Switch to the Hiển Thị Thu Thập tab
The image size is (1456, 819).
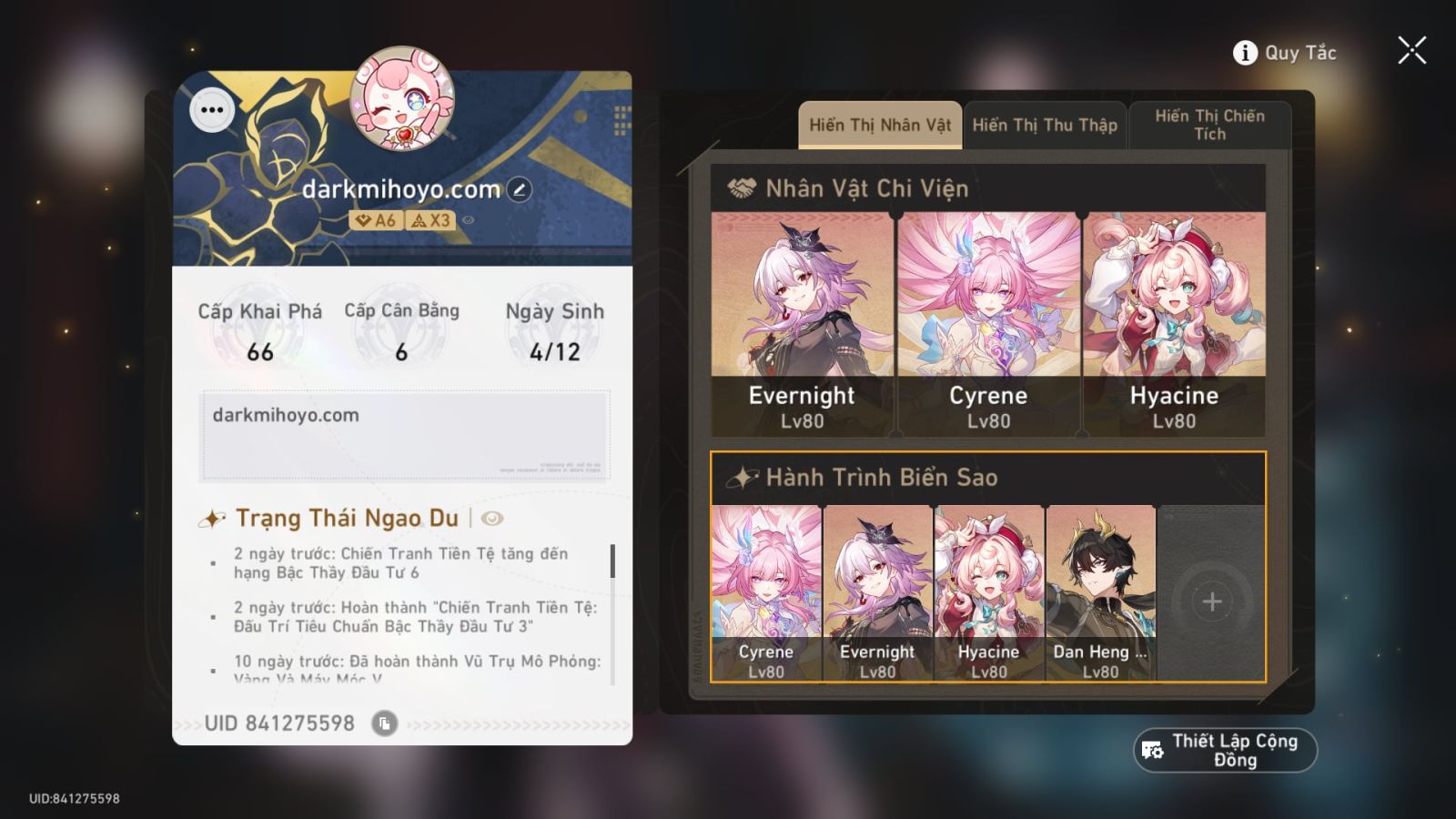coord(1045,125)
